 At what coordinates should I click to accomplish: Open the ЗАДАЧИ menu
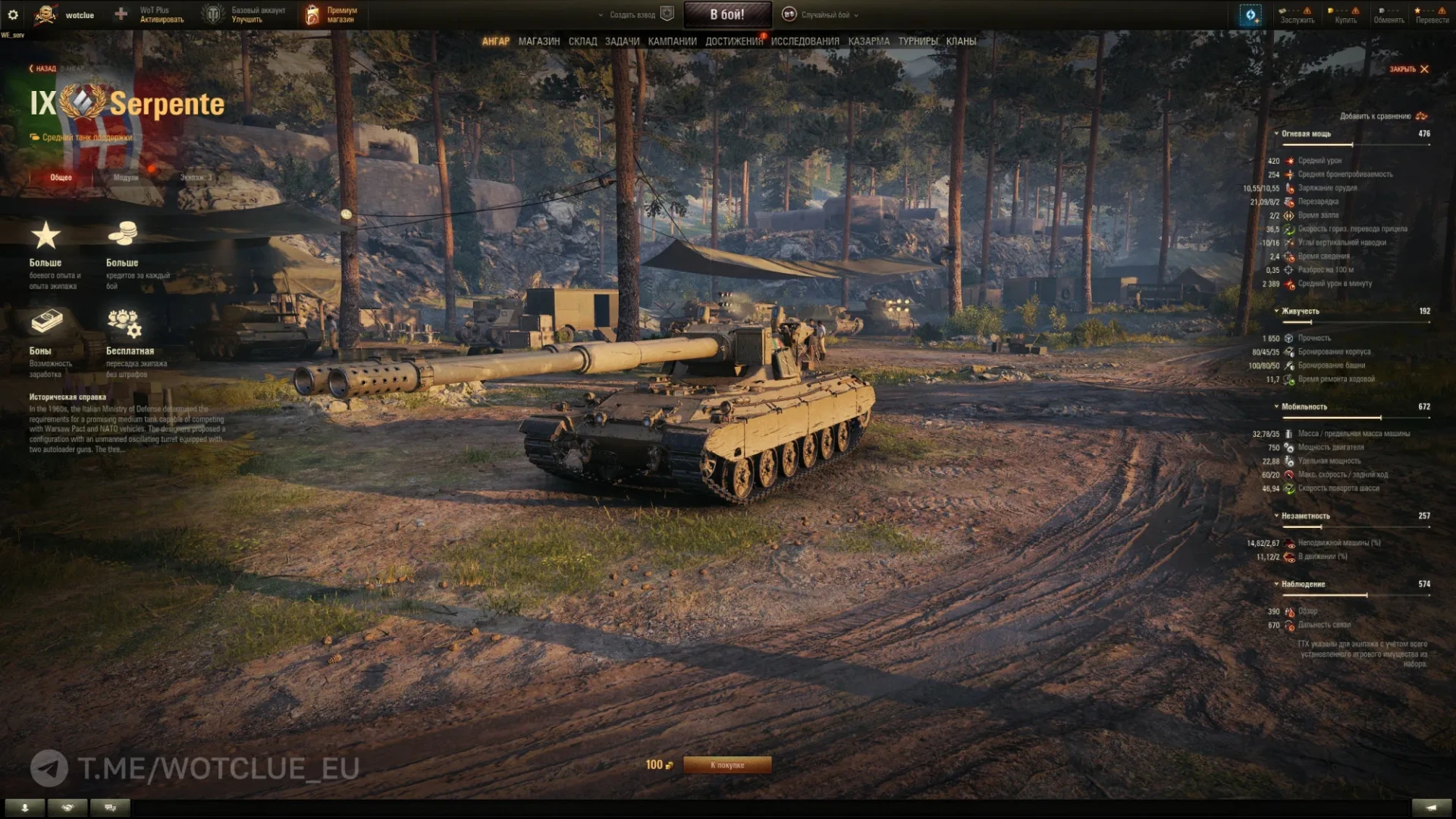pyautogui.click(x=622, y=42)
